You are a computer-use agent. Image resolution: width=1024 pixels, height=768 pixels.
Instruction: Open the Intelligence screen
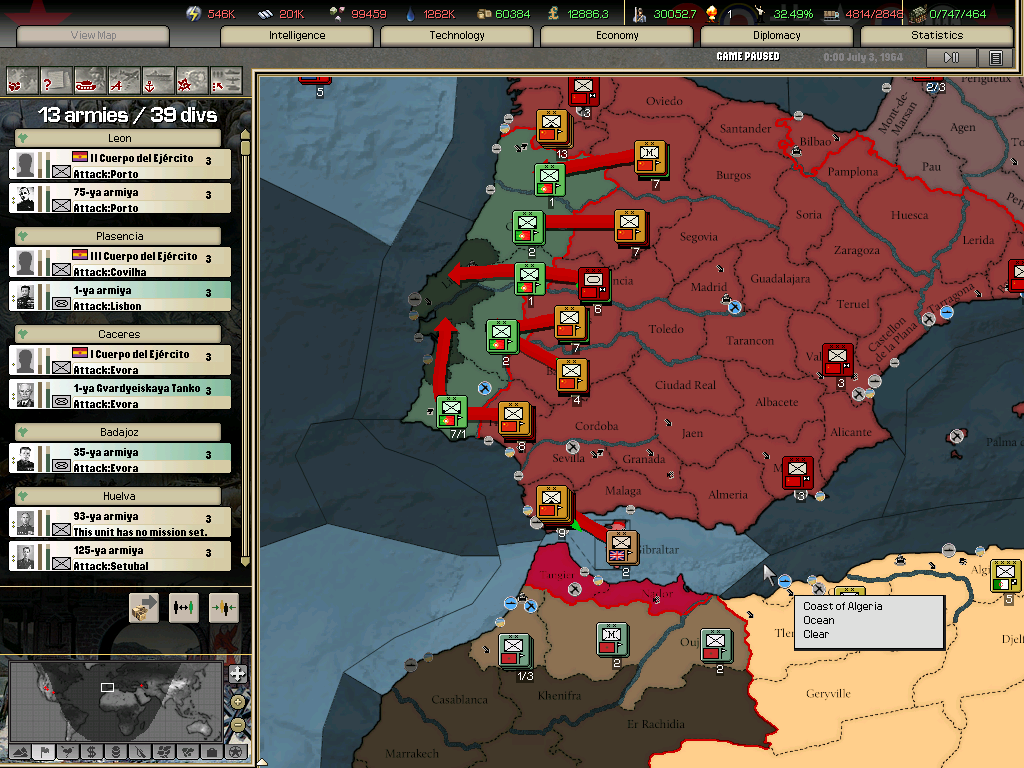(296, 35)
